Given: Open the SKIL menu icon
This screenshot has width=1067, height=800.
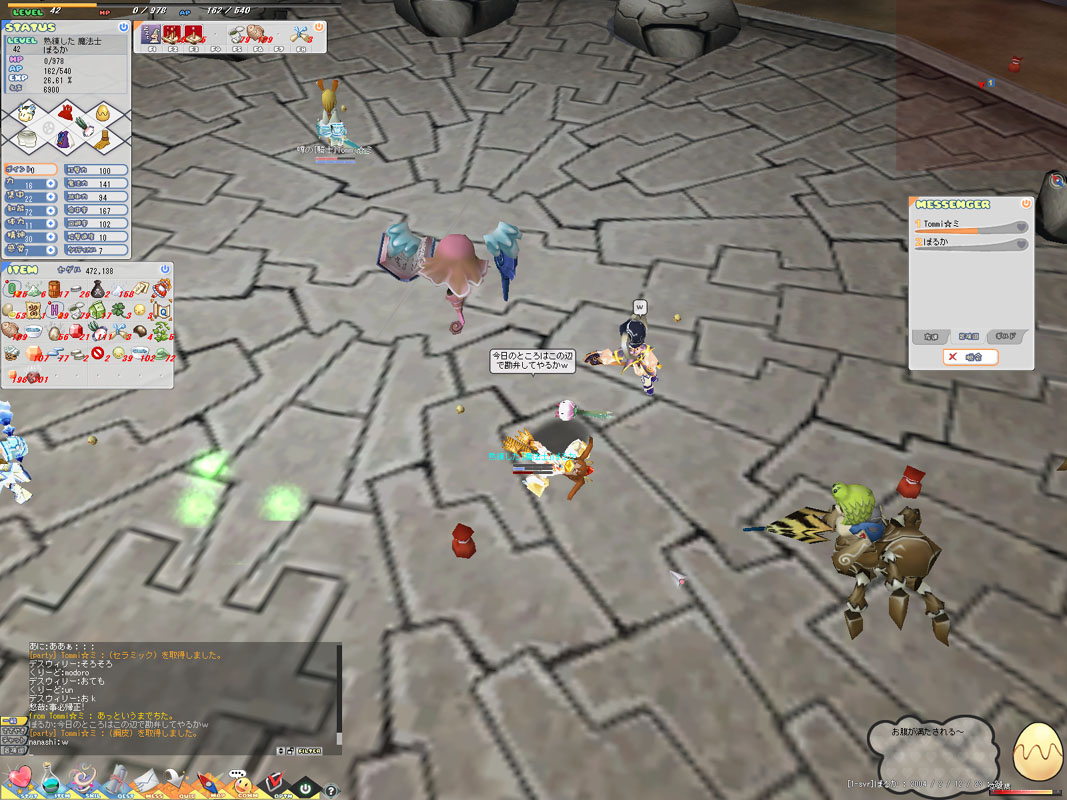Looking at the screenshot, I should point(84,780).
